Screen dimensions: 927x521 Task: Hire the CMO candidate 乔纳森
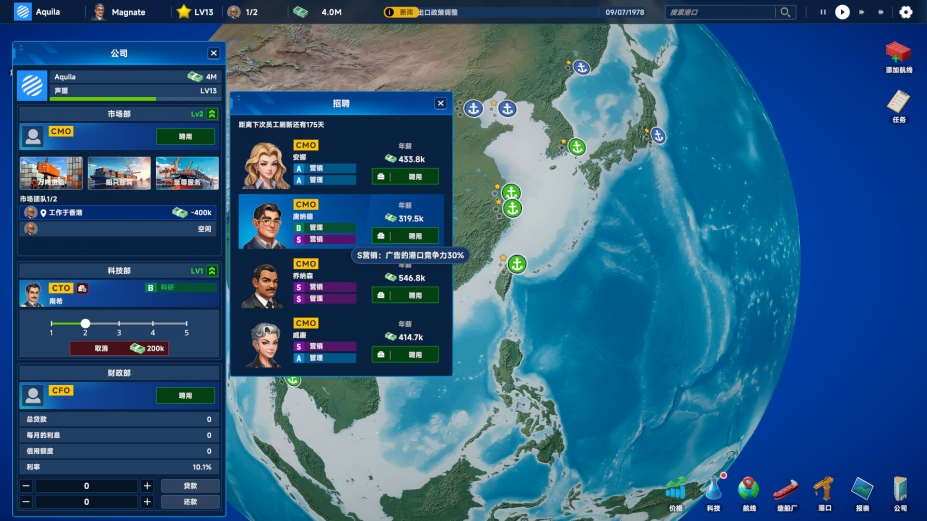(405, 295)
